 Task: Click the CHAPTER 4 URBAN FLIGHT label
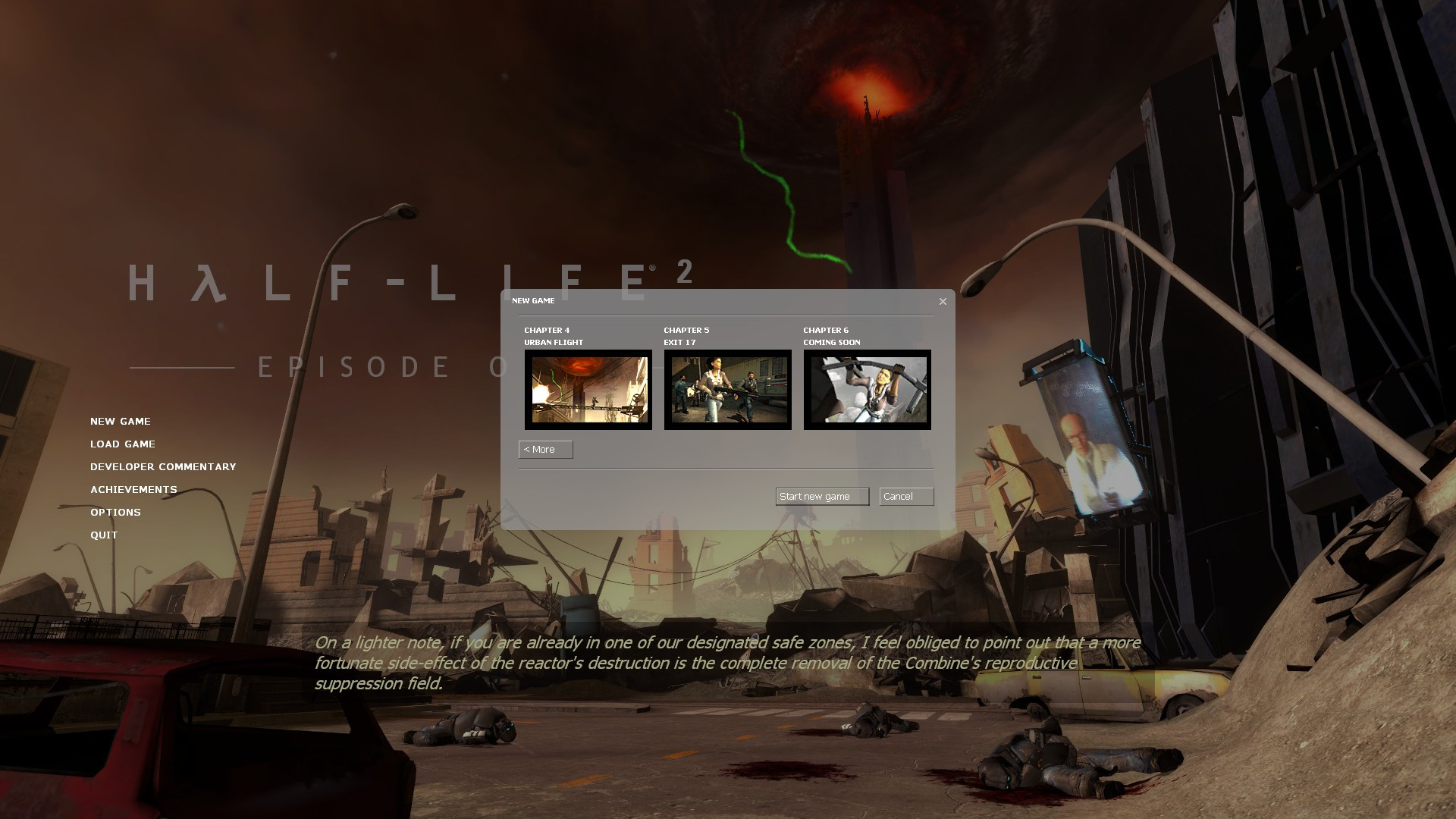553,336
